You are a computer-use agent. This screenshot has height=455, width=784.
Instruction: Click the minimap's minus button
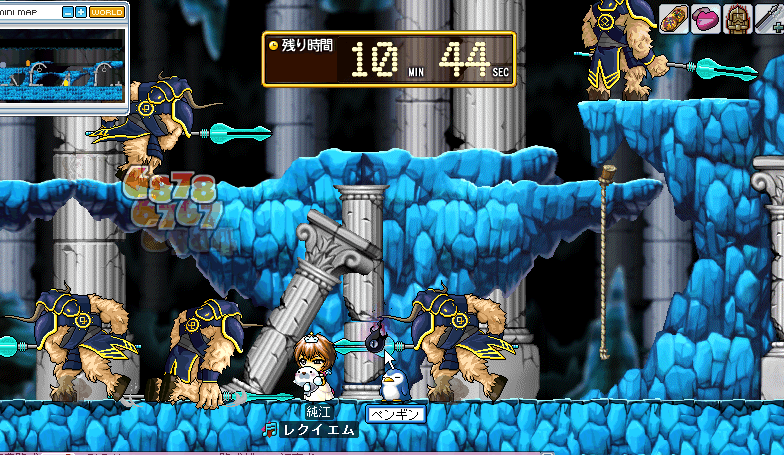[68, 12]
